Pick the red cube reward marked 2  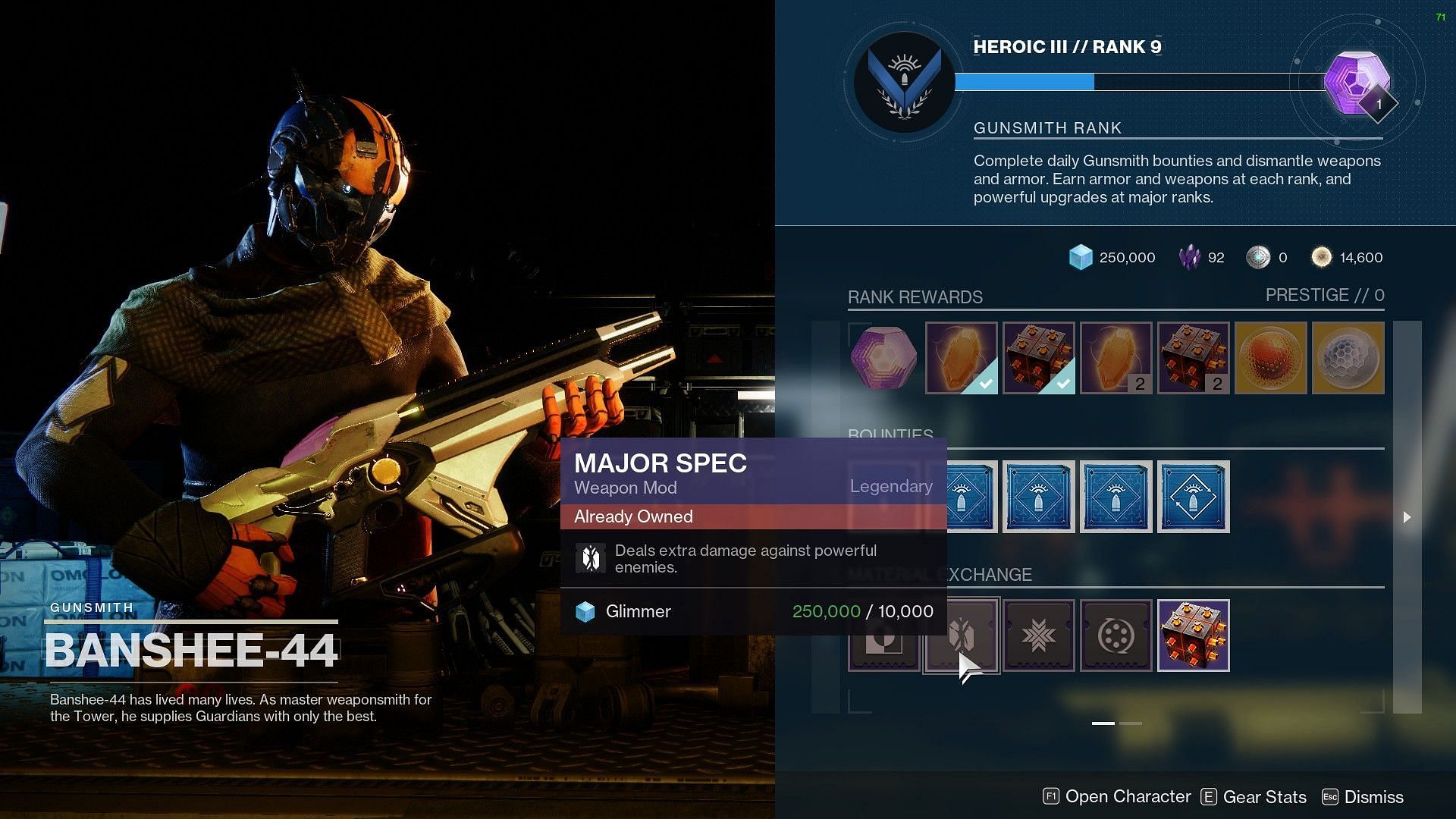(1193, 358)
